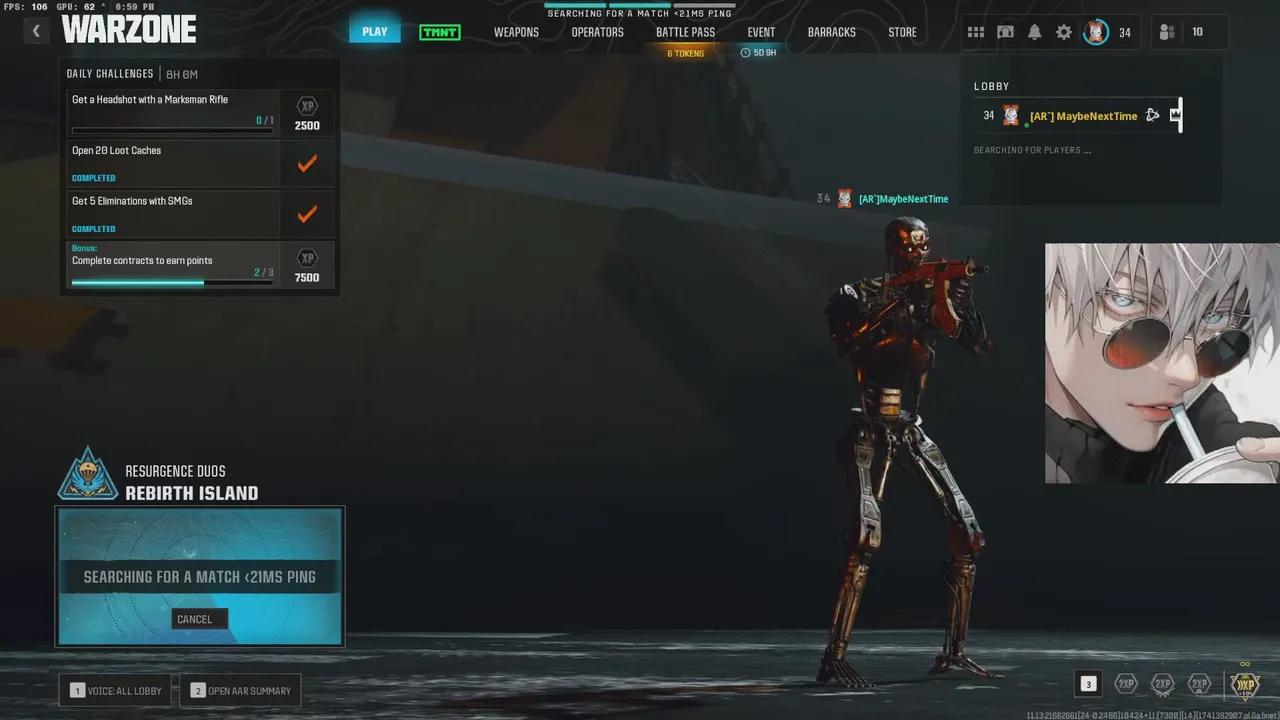Go back using the top-left arrow
Screen dimensions: 1280x720
[x=36, y=31]
